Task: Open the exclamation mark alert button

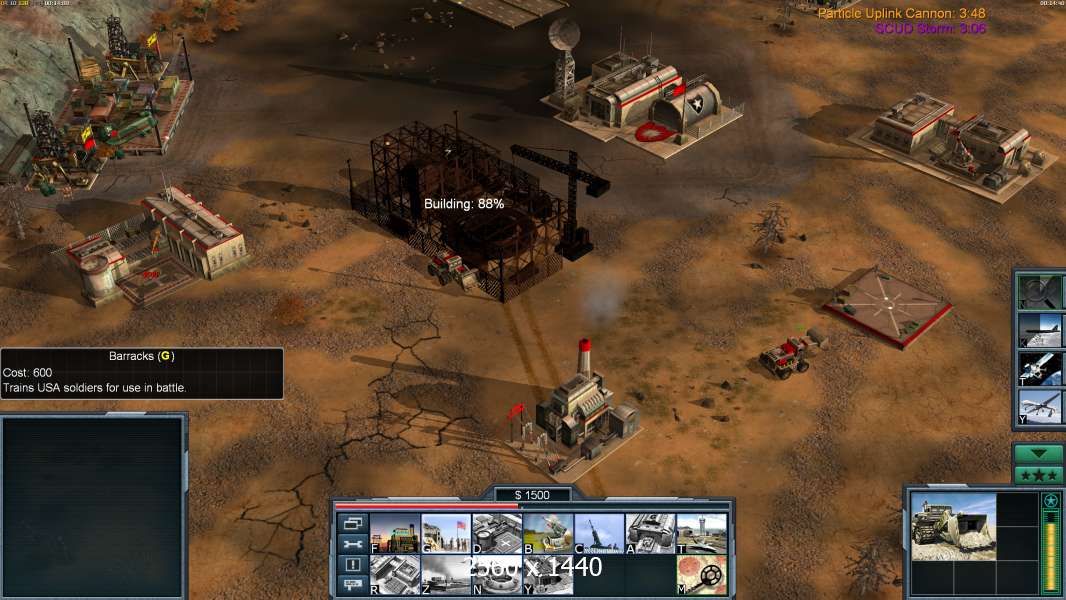Action: click(352, 565)
